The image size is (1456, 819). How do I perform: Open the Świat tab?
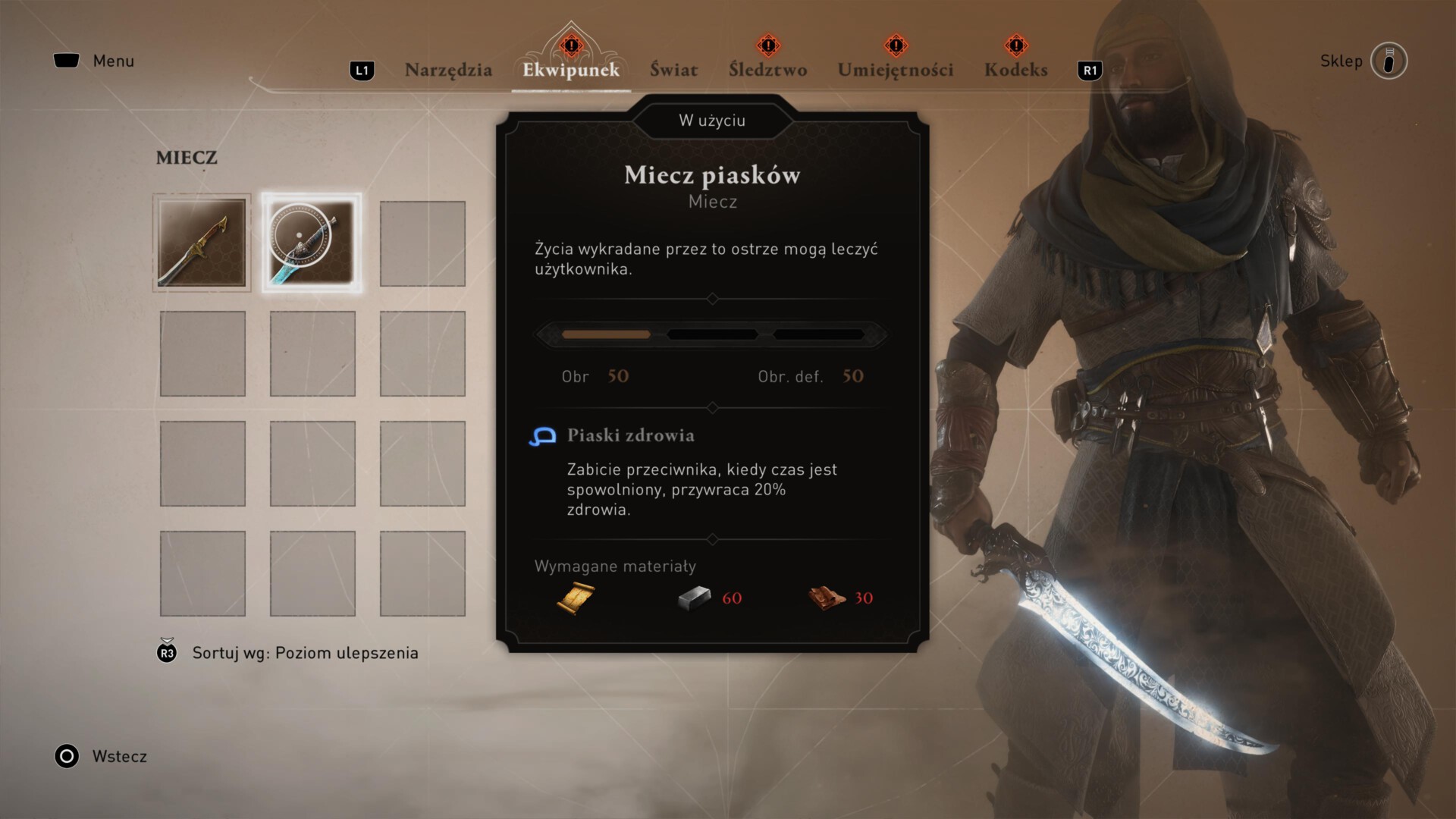point(673,70)
